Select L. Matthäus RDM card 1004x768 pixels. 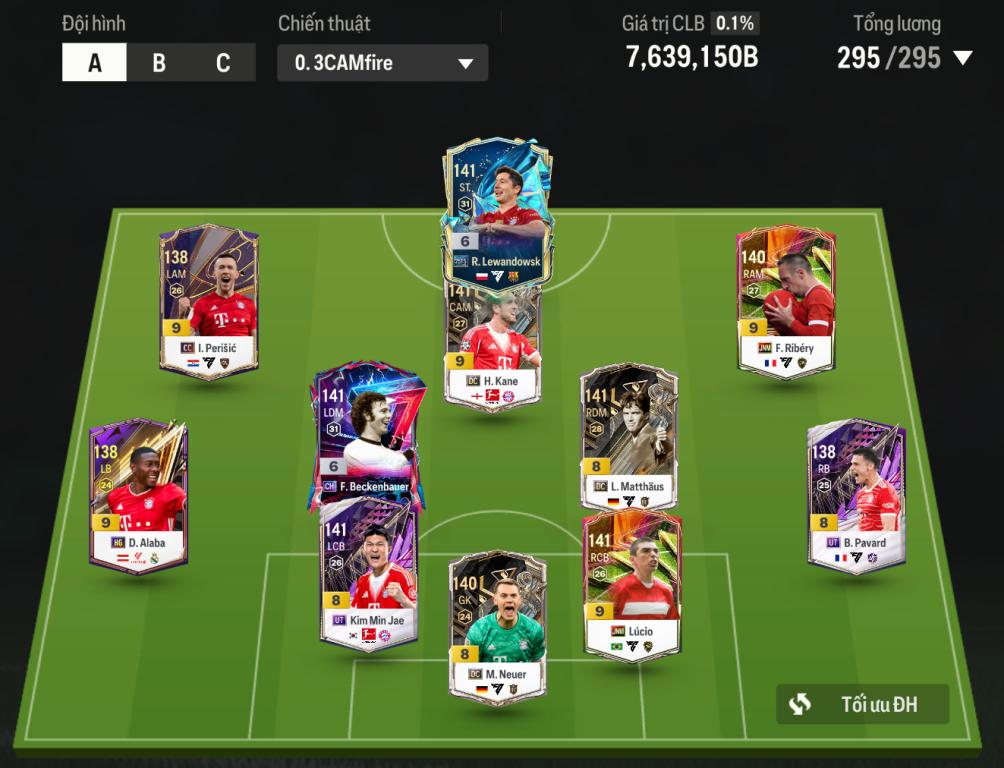point(629,437)
